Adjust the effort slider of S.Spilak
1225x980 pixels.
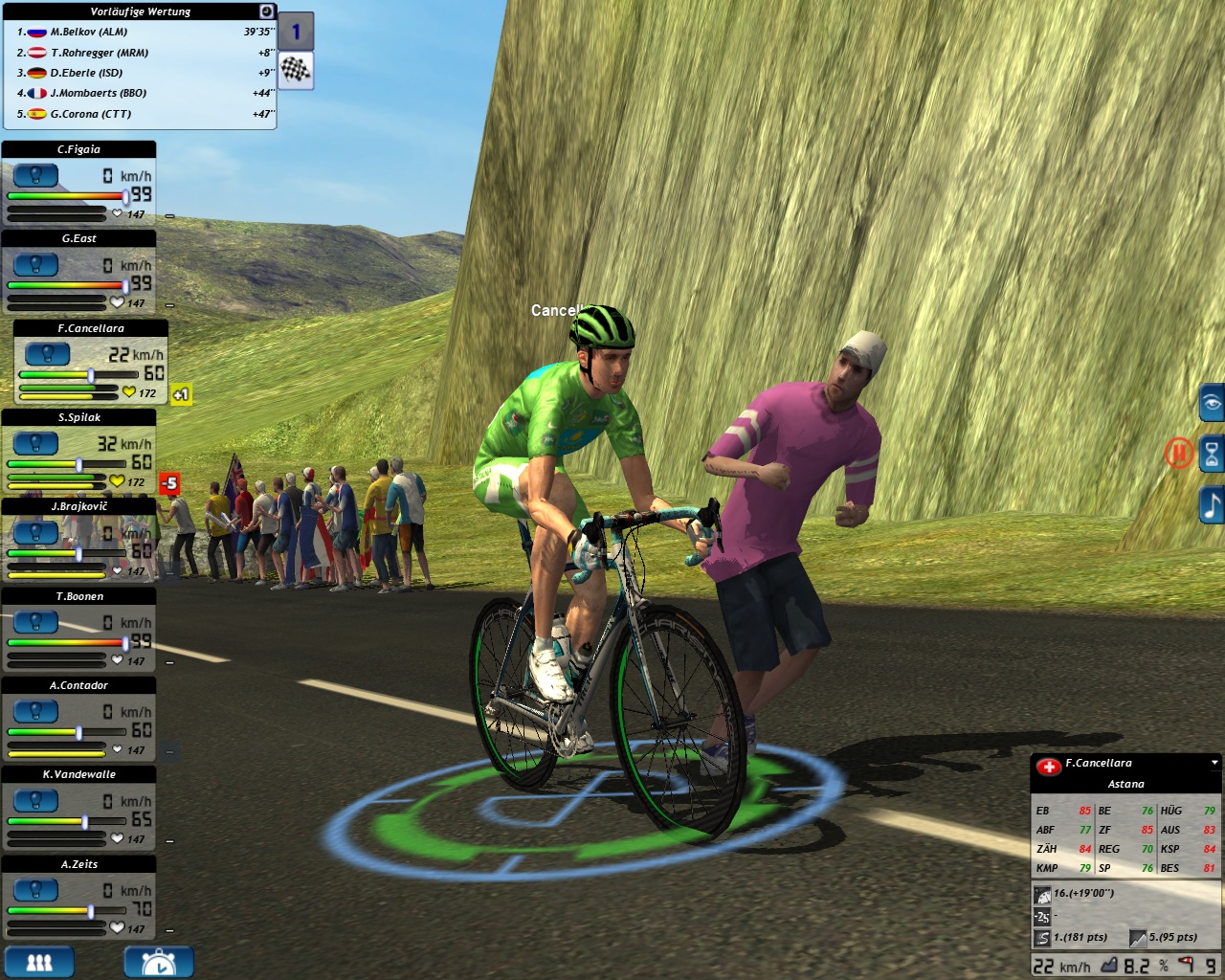pos(79,465)
